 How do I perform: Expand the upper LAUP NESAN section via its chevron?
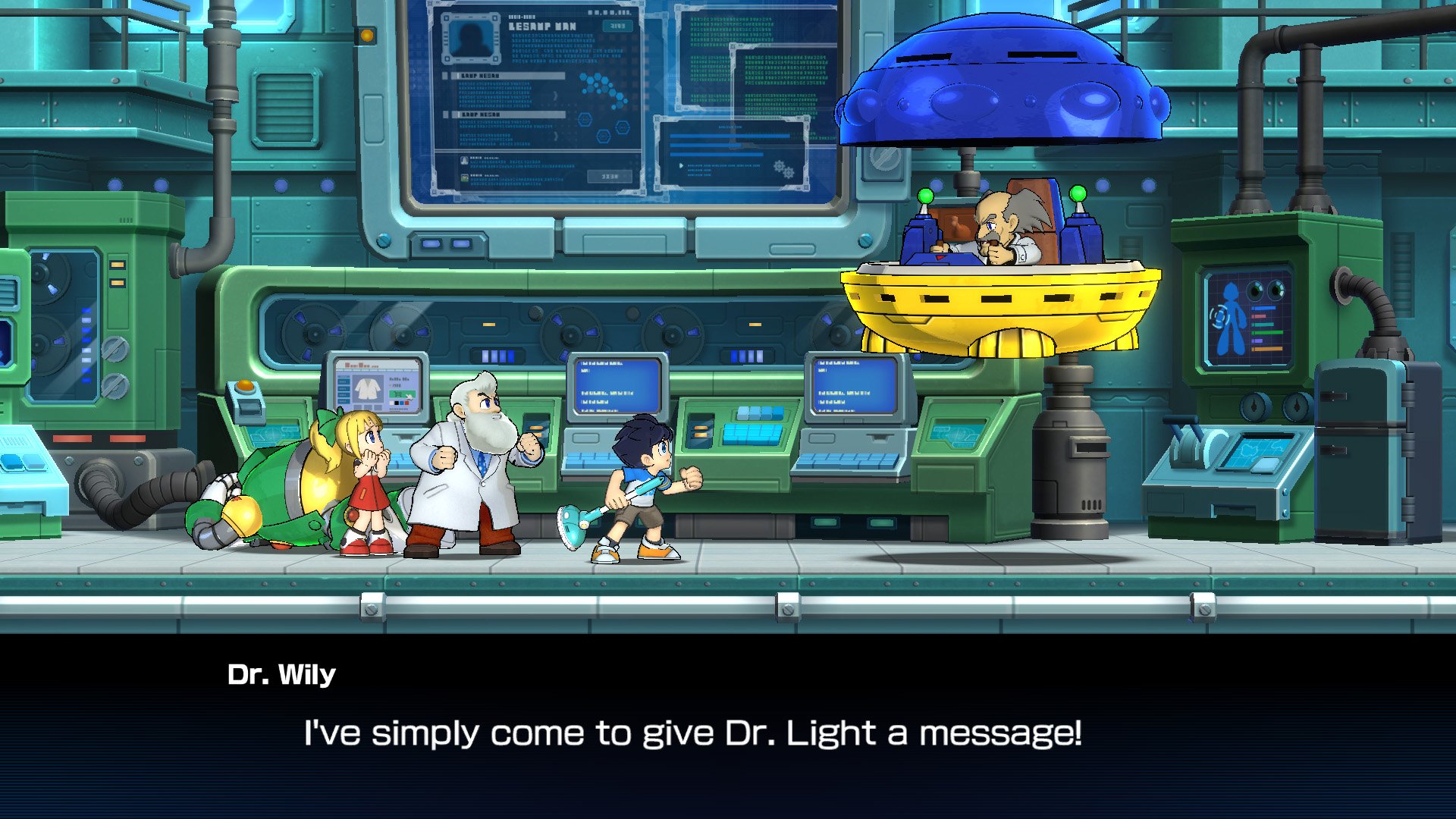(555, 96)
